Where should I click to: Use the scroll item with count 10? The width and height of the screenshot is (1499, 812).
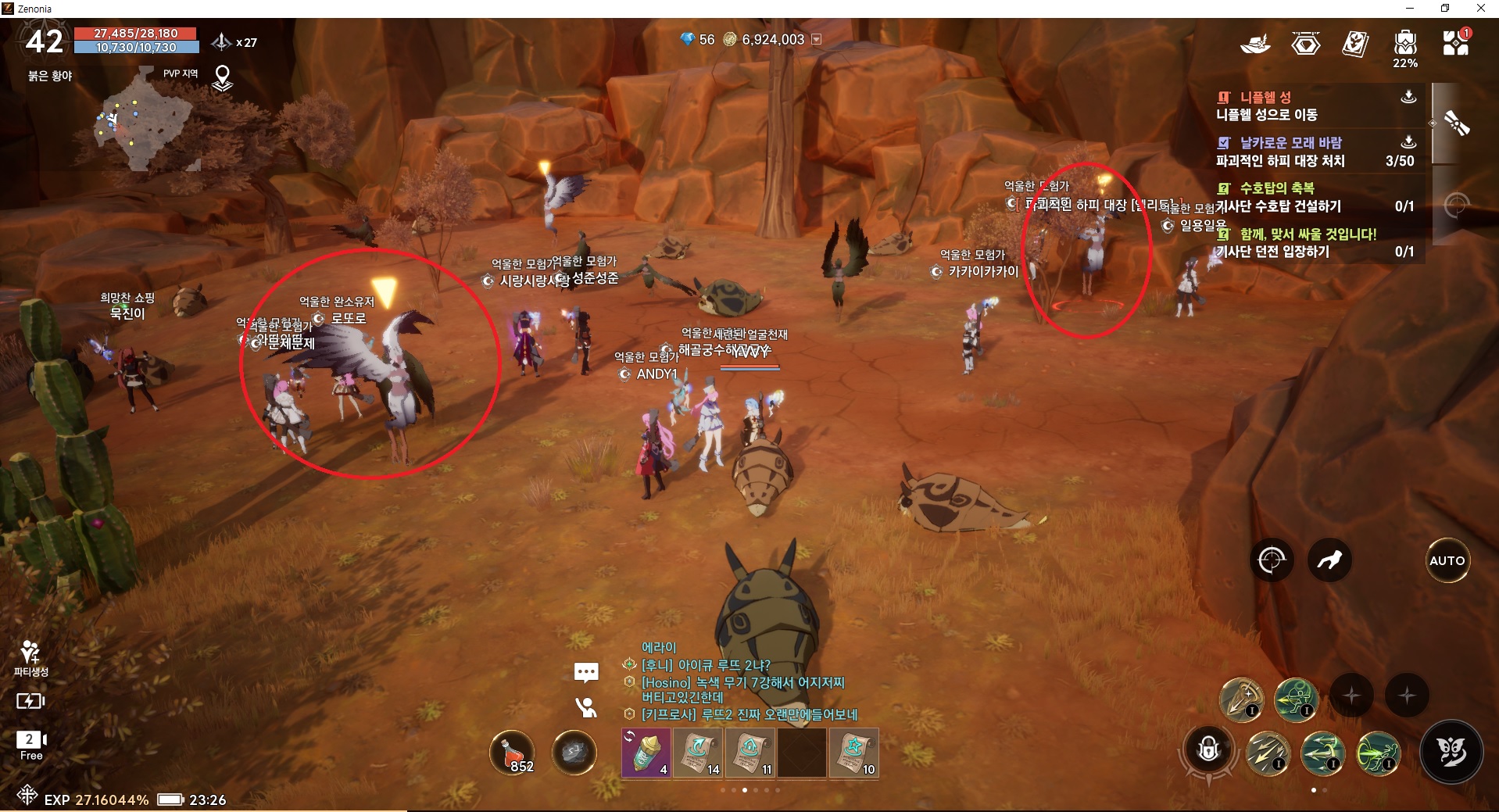853,753
